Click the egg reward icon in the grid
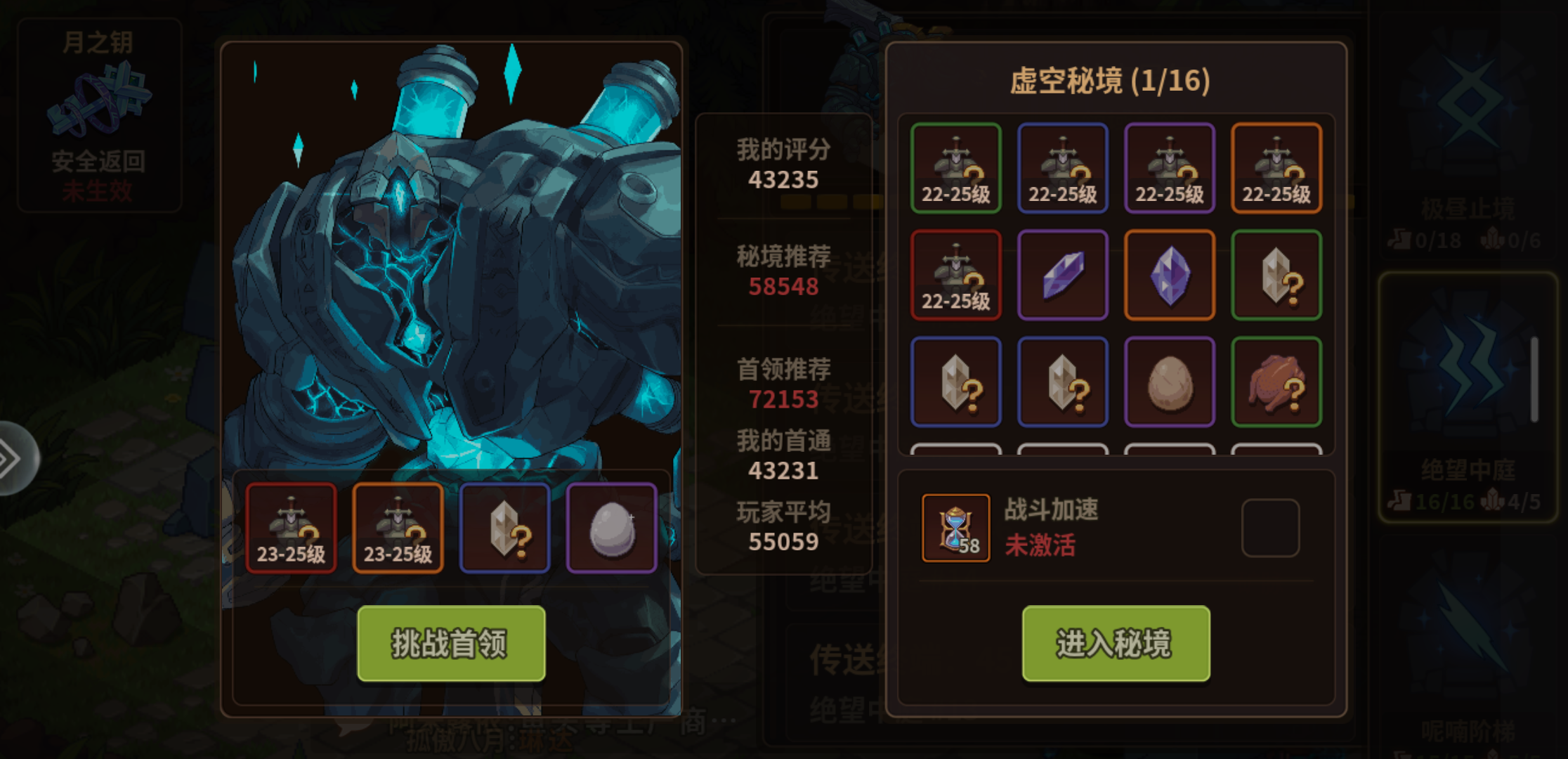This screenshot has width=1568, height=759. (1170, 382)
